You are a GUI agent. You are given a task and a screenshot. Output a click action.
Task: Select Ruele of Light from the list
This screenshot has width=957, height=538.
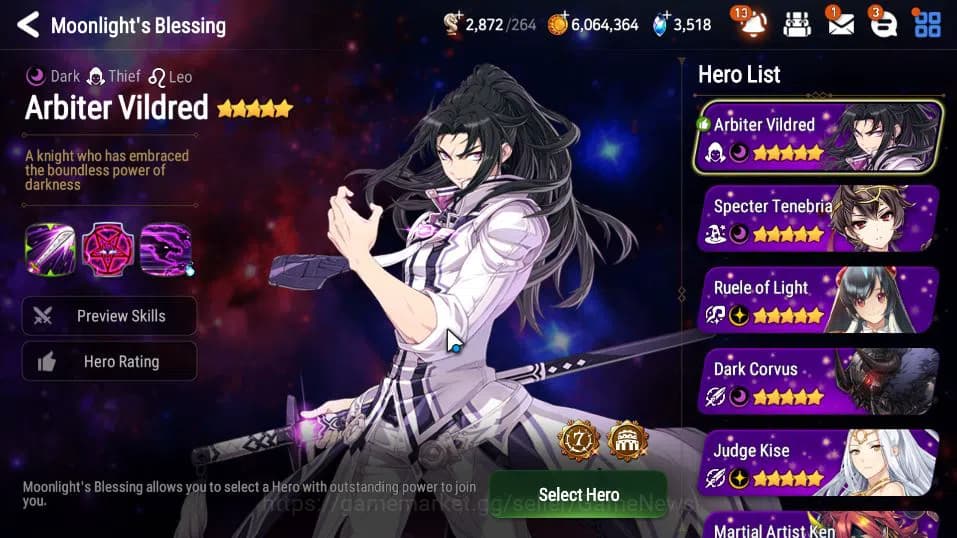coord(820,300)
